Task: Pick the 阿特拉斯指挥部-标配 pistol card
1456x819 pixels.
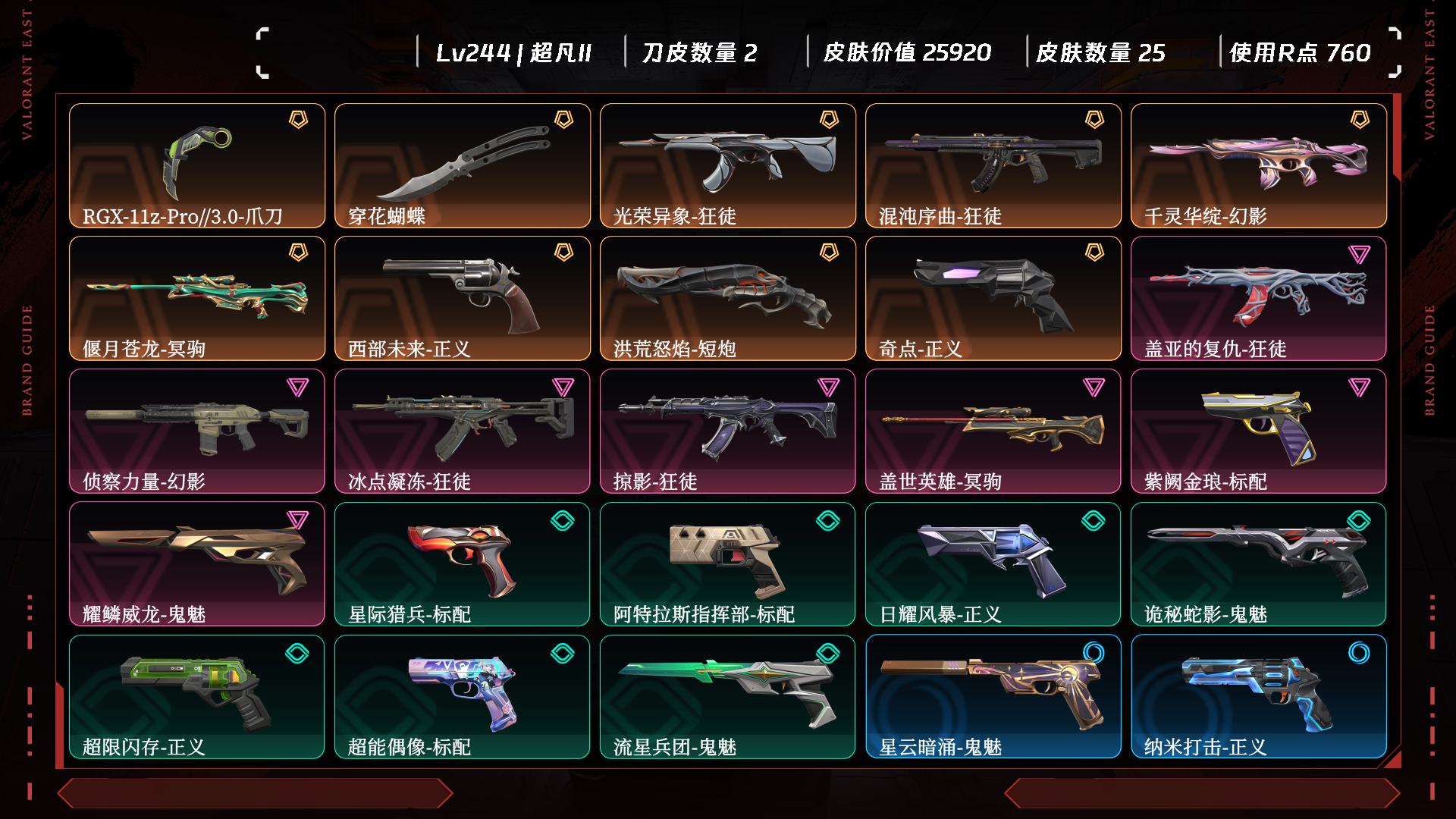Action: [x=728, y=563]
